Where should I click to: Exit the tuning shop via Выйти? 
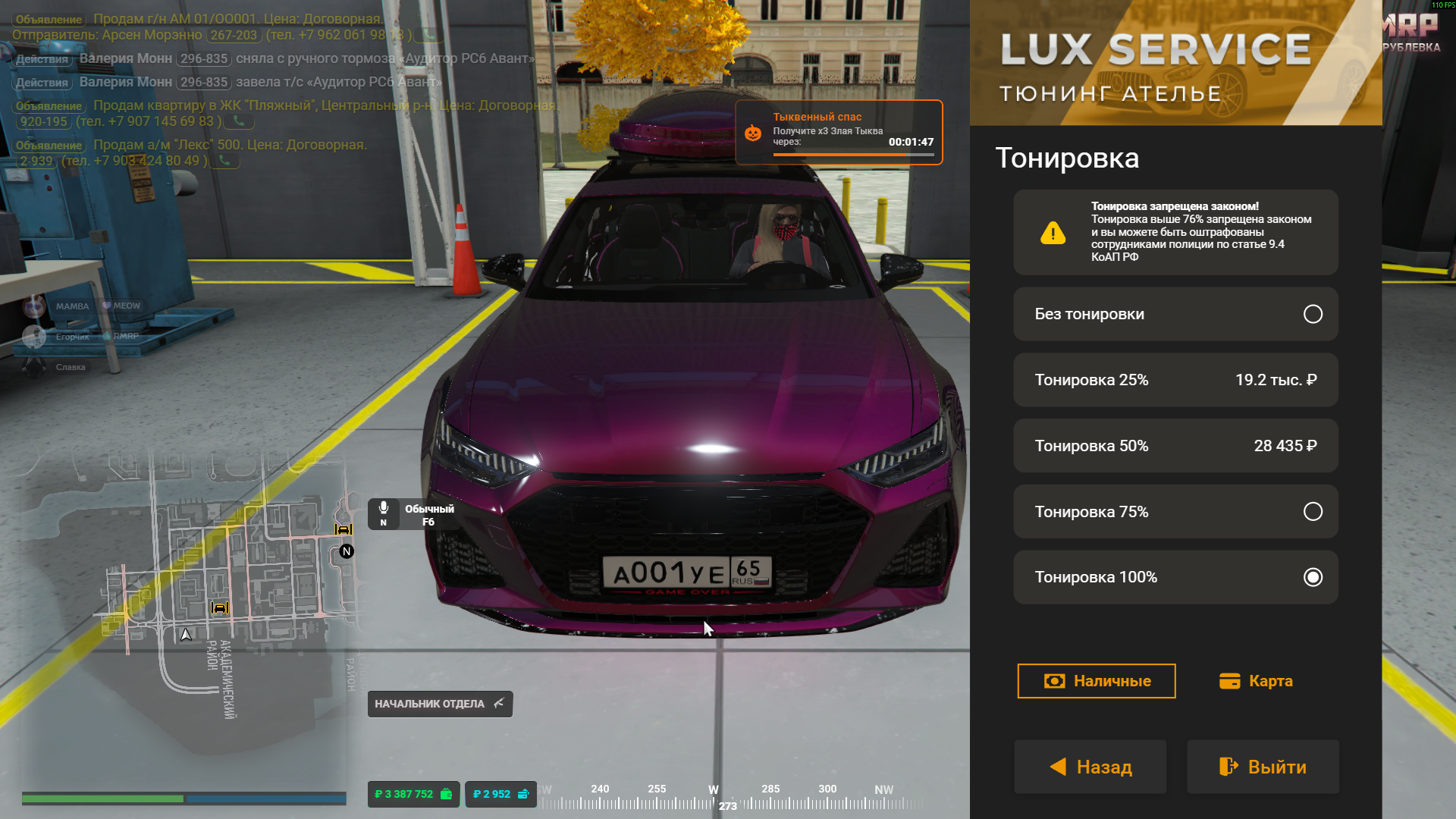(x=1263, y=767)
